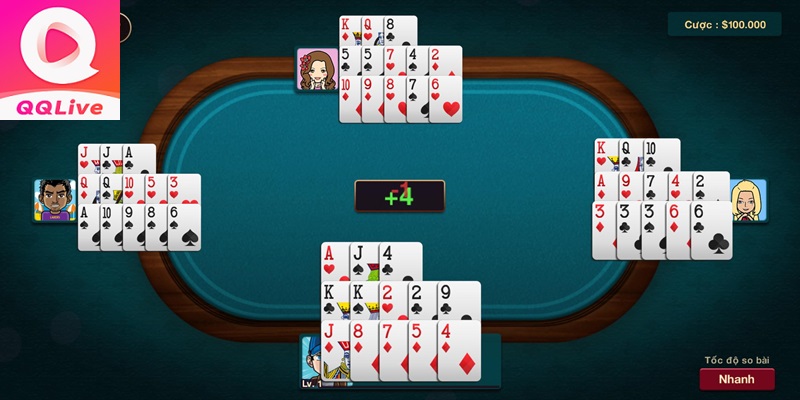The image size is (800, 400).
Task: View the blonde opponent's avatar profile
Action: pos(747,201)
